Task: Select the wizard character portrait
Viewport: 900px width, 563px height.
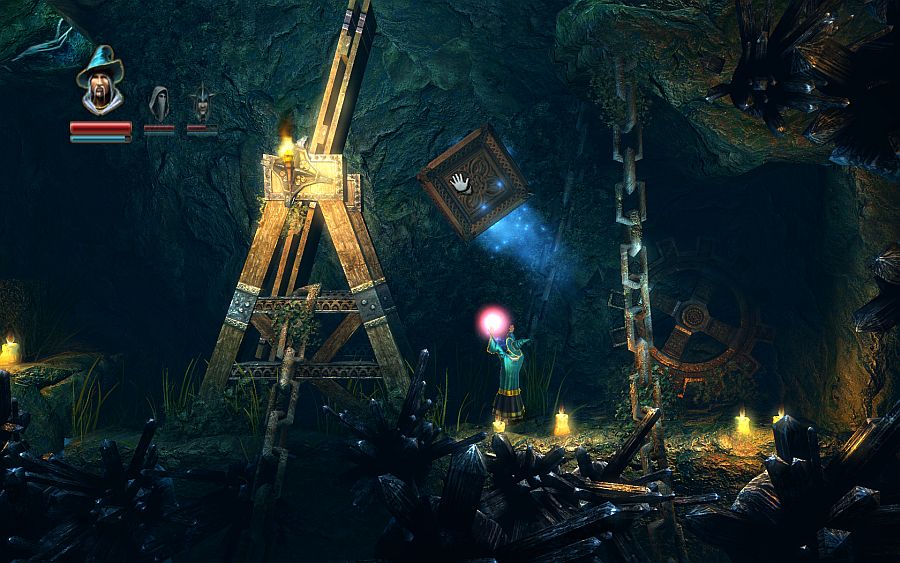Action: 100,81
